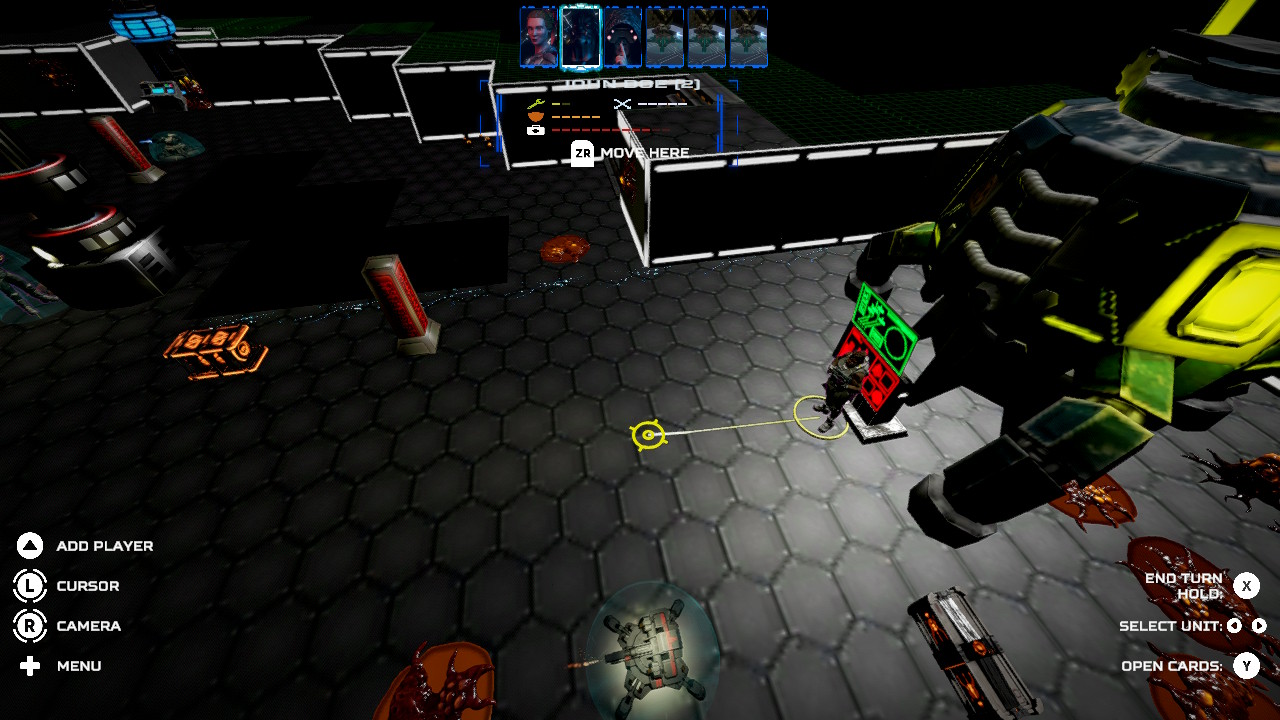The height and width of the screenshot is (720, 1280).
Task: Click the plus-shaped Menu icon
Action: point(30,665)
